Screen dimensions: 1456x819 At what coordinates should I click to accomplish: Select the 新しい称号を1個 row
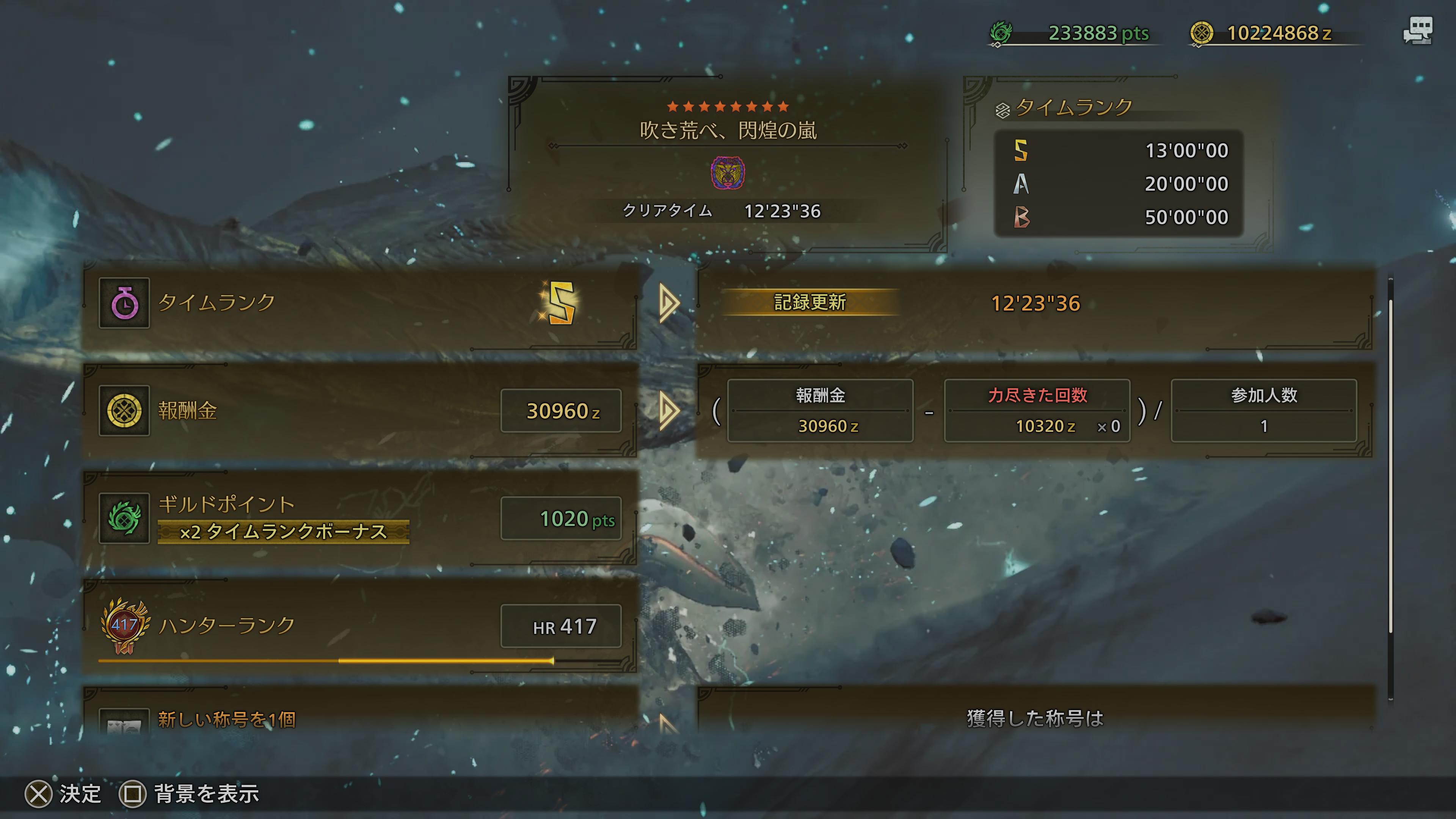[361, 715]
